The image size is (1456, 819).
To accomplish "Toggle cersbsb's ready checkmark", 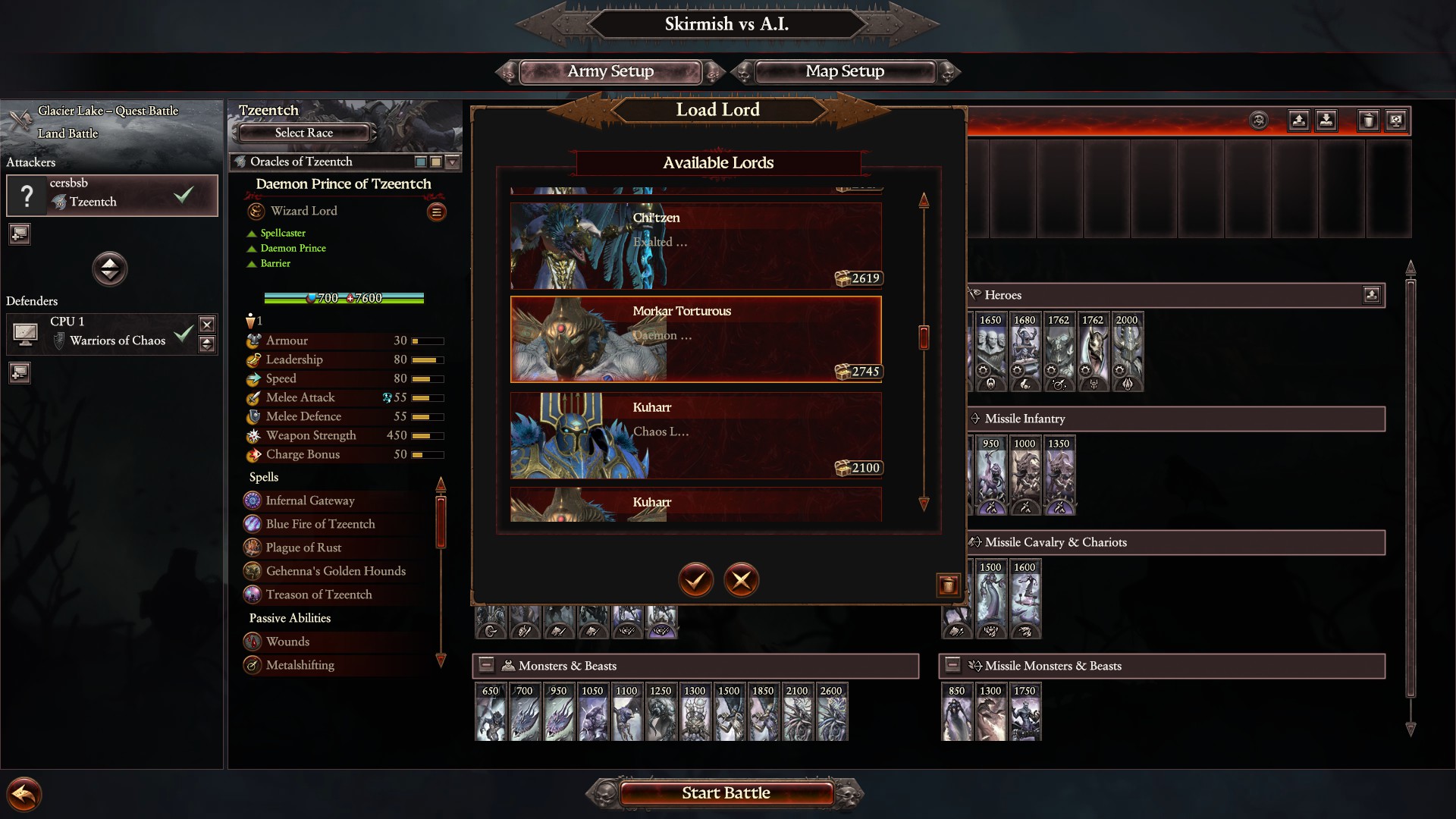I will click(183, 195).
